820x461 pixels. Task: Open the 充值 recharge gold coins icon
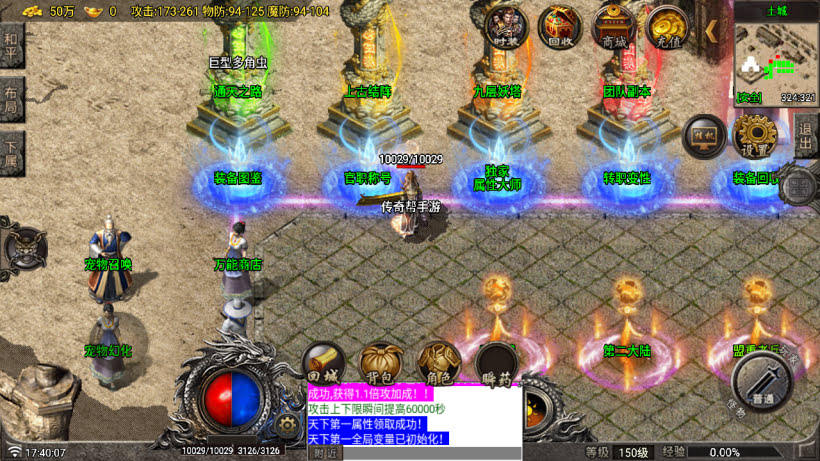pyautogui.click(x=667, y=26)
